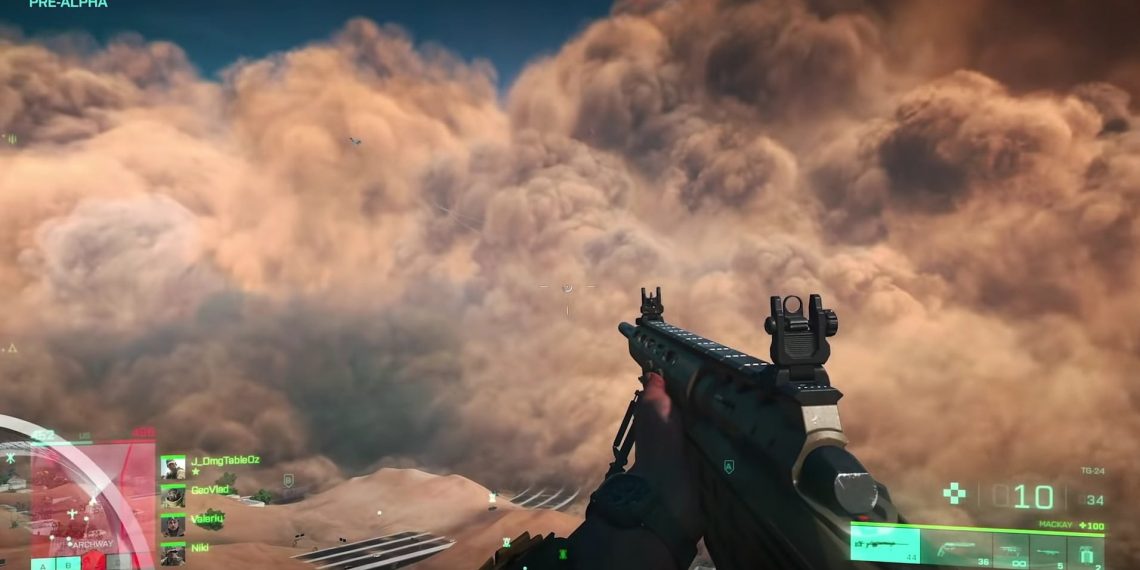Click capture point B flag
The width and height of the screenshot is (1140, 570).
[x=68, y=564]
